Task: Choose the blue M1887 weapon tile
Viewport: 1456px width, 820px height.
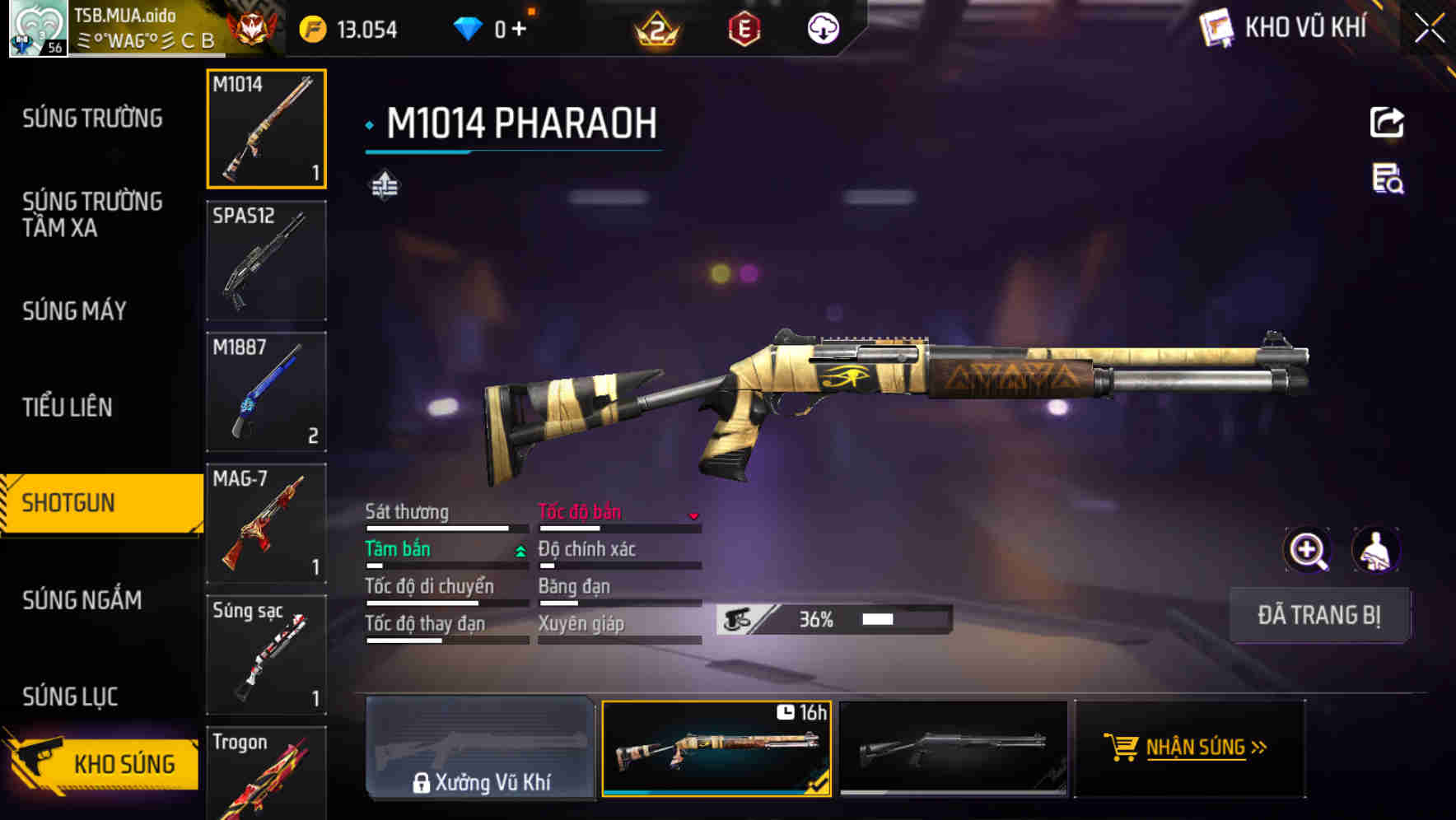Action: tap(266, 392)
